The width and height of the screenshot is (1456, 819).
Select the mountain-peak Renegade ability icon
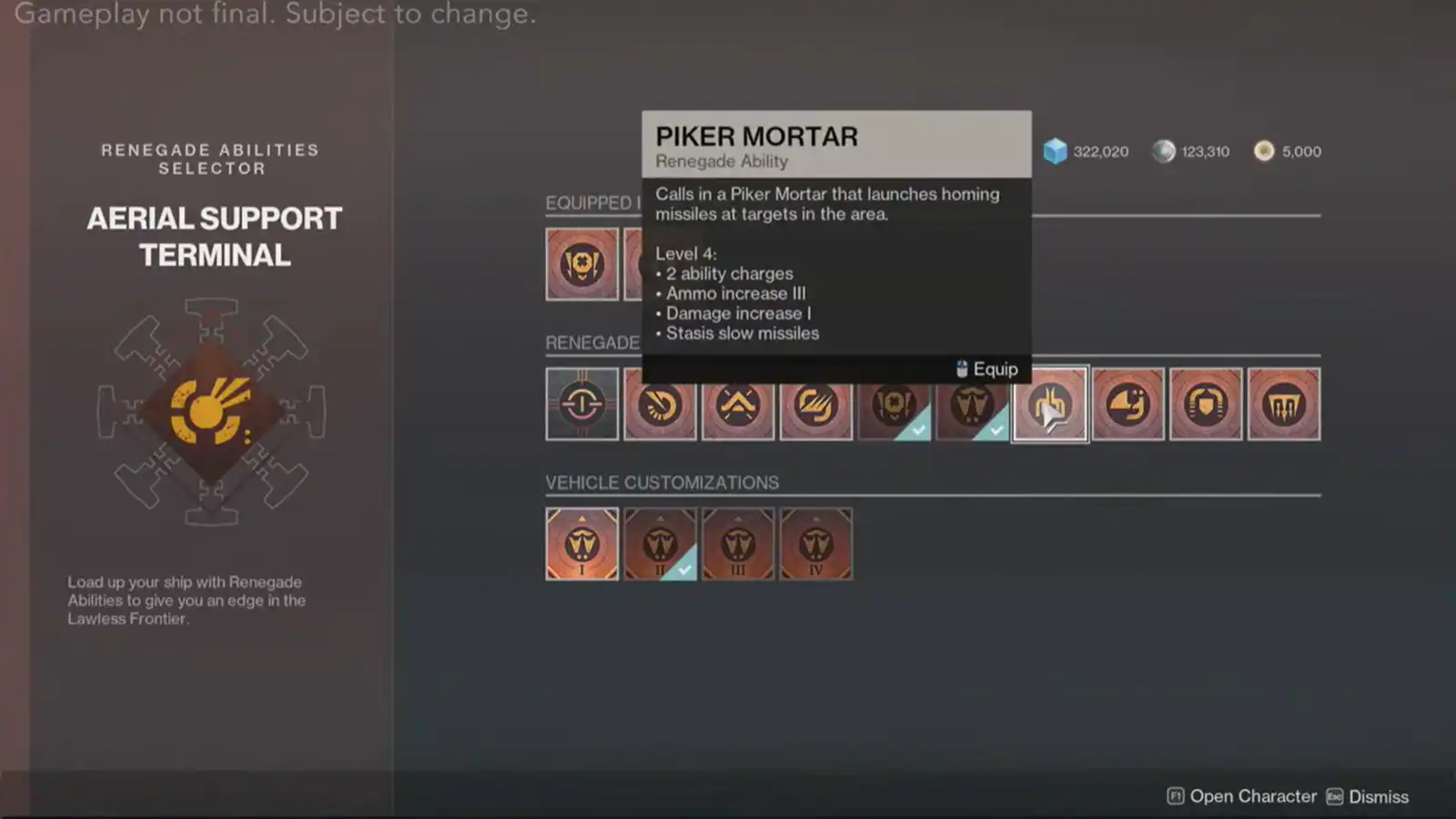click(738, 403)
